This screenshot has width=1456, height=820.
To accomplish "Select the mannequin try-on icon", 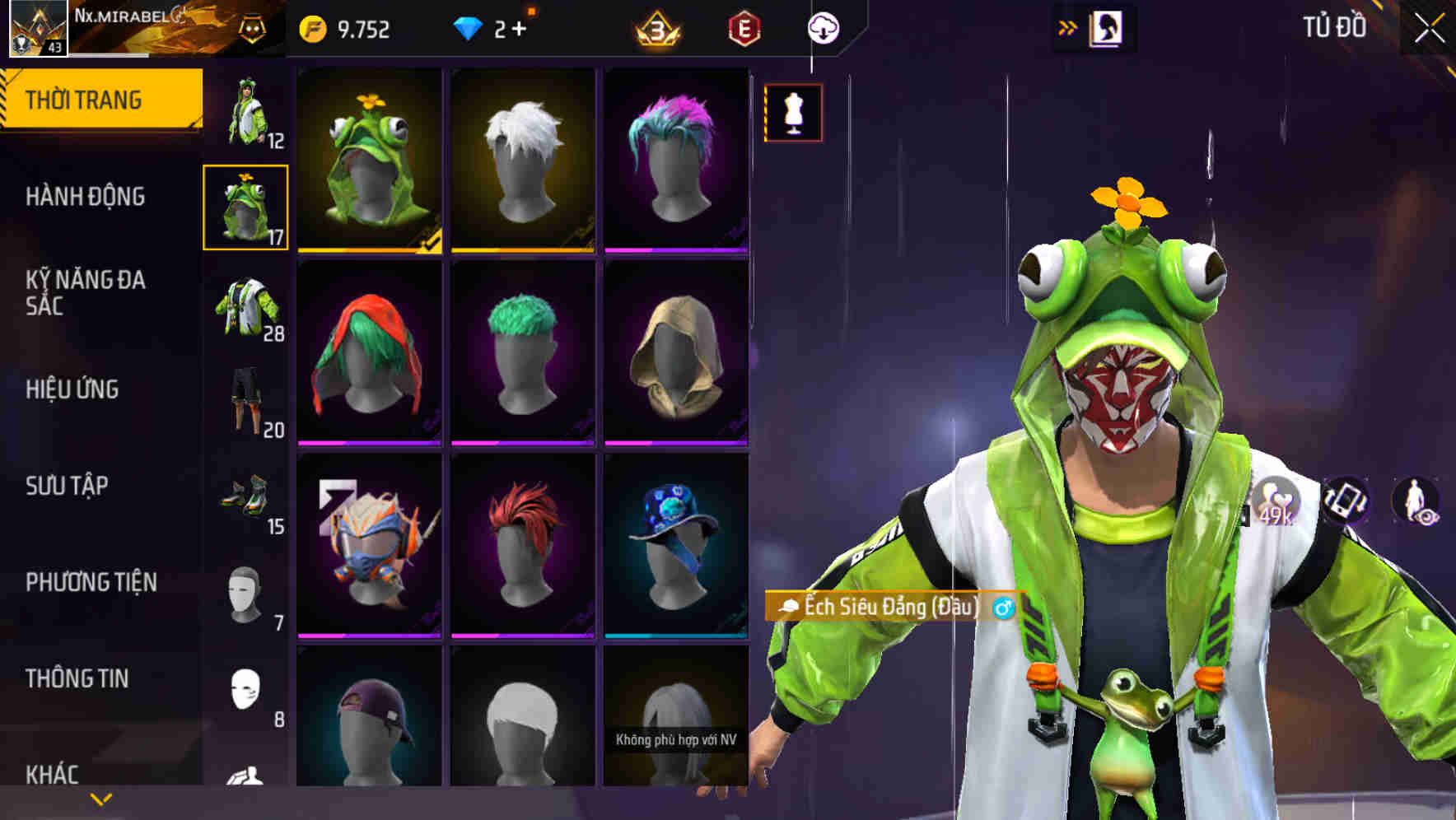I will click(793, 114).
